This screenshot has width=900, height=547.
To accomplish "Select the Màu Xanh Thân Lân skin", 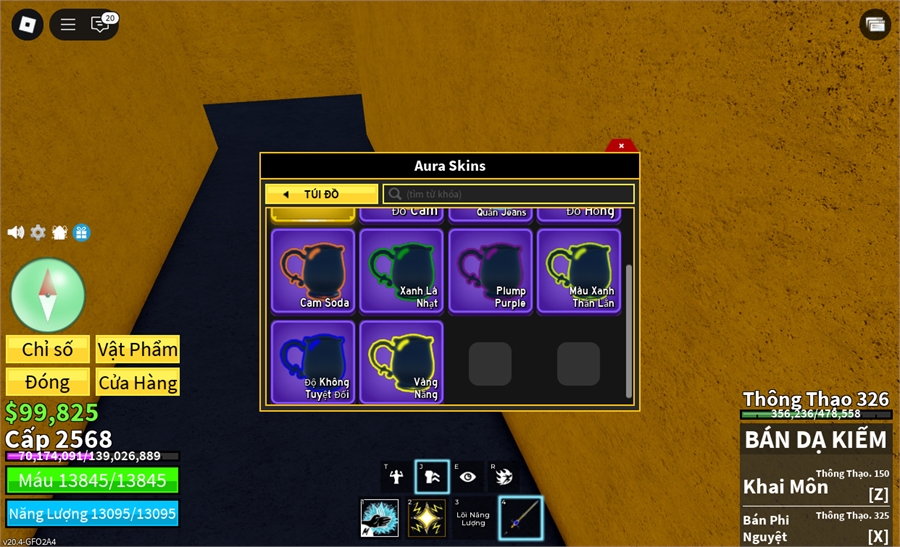I will tap(579, 270).
